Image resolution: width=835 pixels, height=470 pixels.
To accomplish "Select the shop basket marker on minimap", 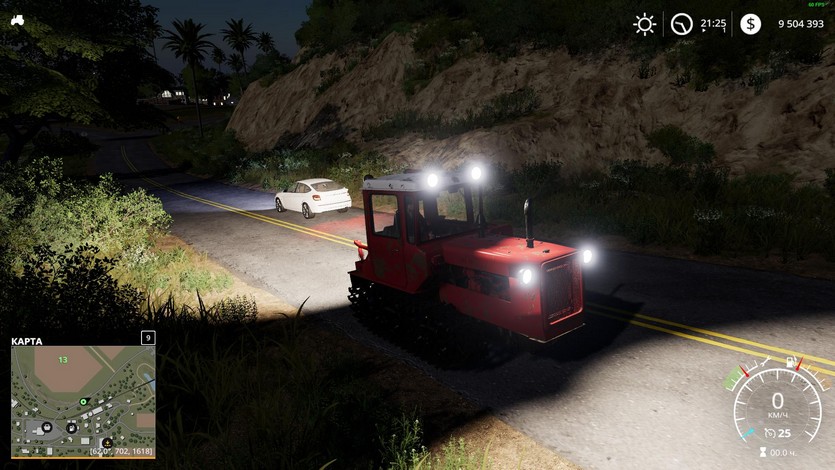I will click(x=47, y=426).
